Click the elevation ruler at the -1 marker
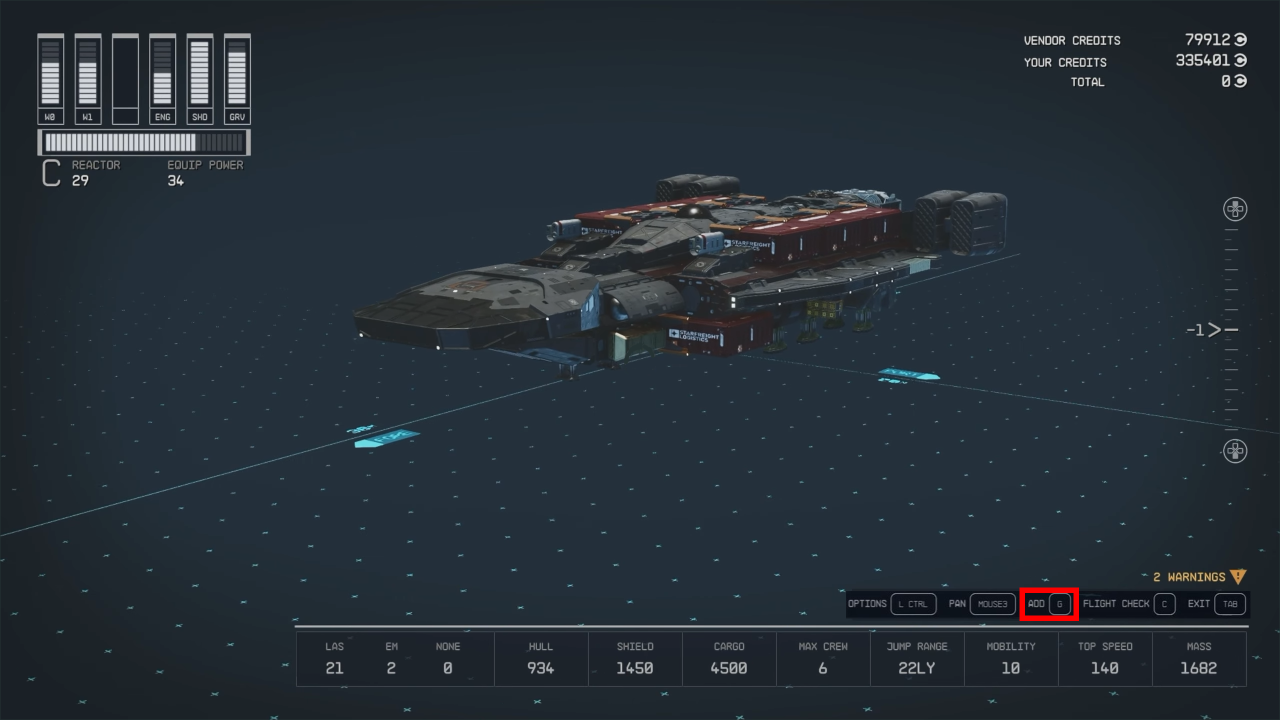The width and height of the screenshot is (1280, 720). (1205, 329)
